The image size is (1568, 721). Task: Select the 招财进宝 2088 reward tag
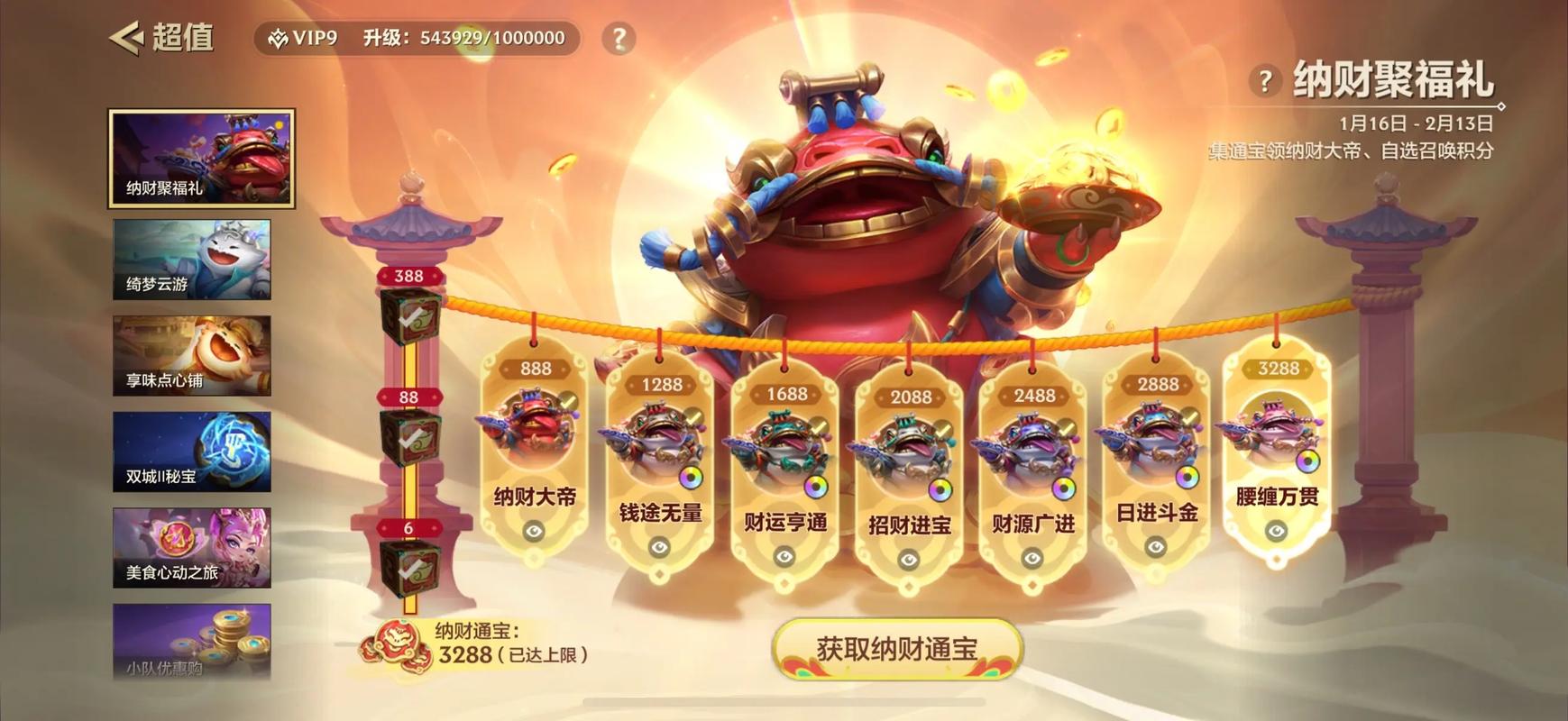pyautogui.click(x=910, y=471)
